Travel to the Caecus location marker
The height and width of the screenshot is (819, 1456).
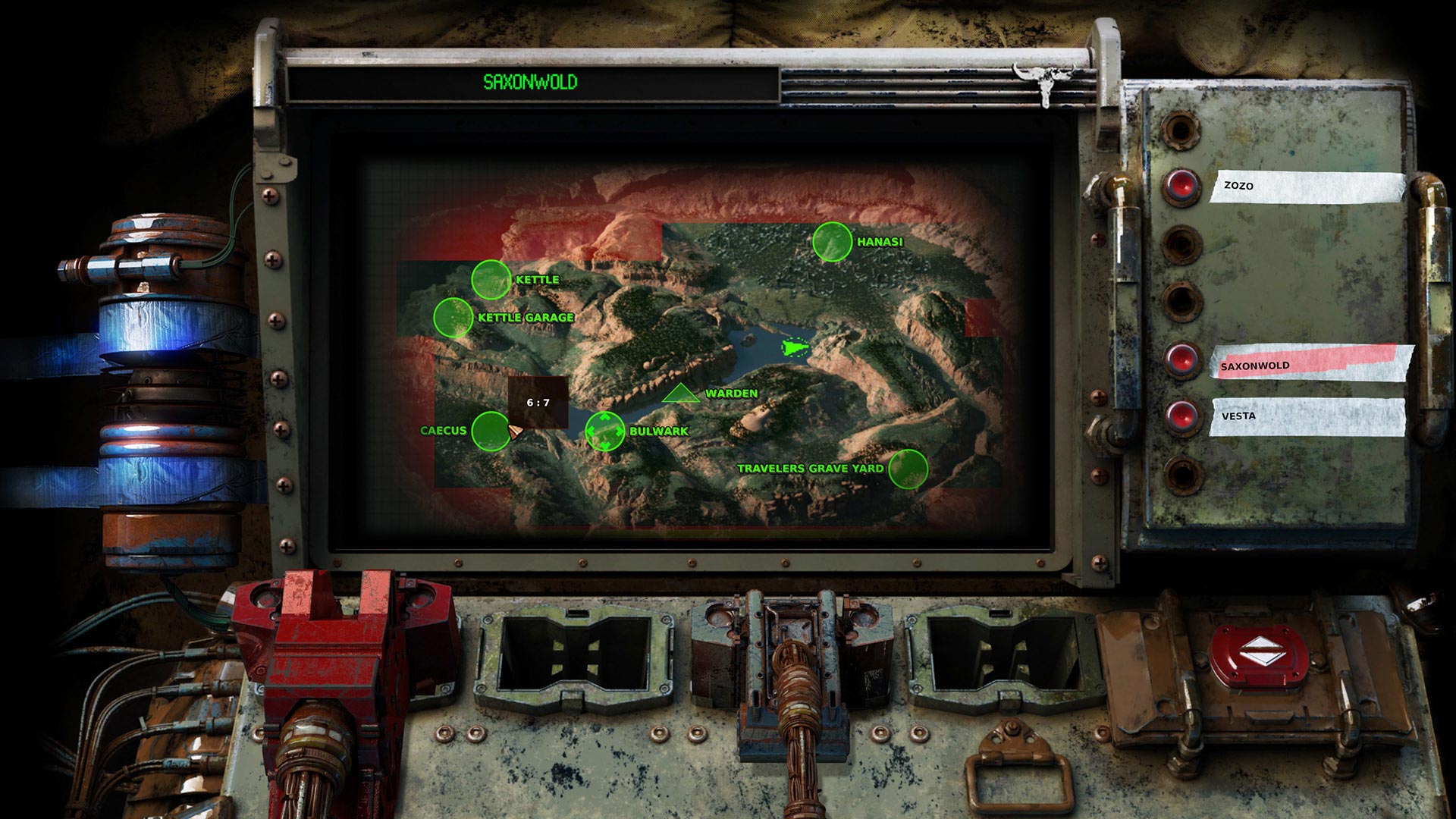pos(491,432)
